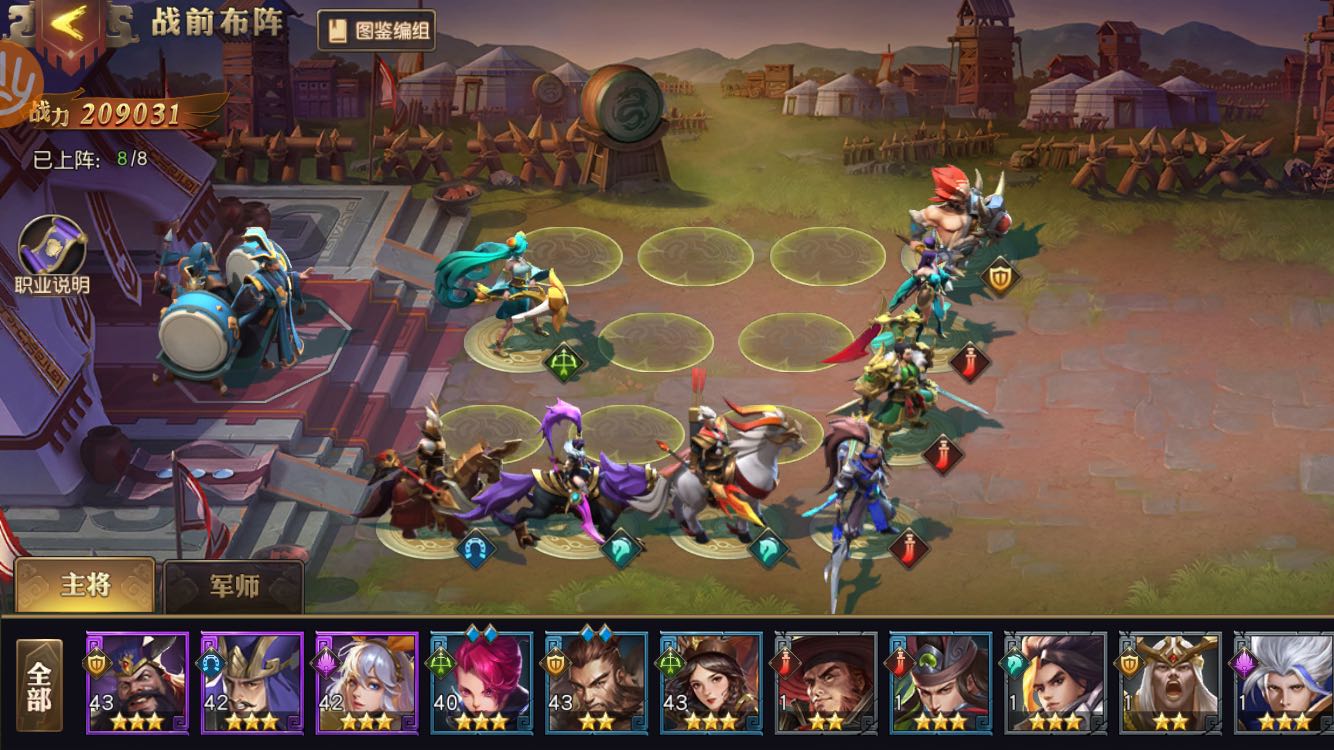Switch to the 主将 tab
The width and height of the screenshot is (1334, 750).
(x=85, y=585)
